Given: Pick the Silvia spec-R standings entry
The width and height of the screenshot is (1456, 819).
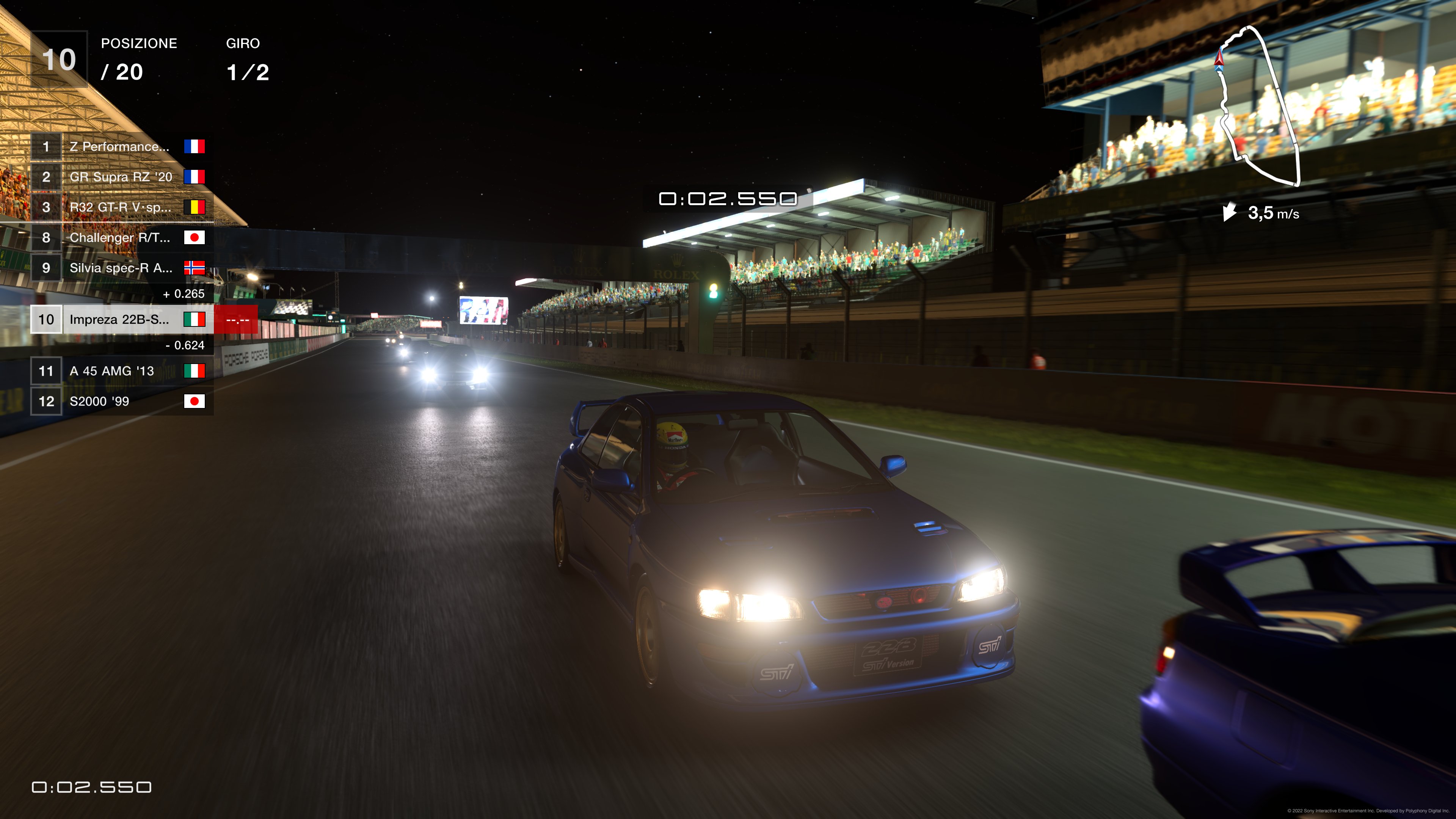Looking at the screenshot, I should [x=121, y=268].
